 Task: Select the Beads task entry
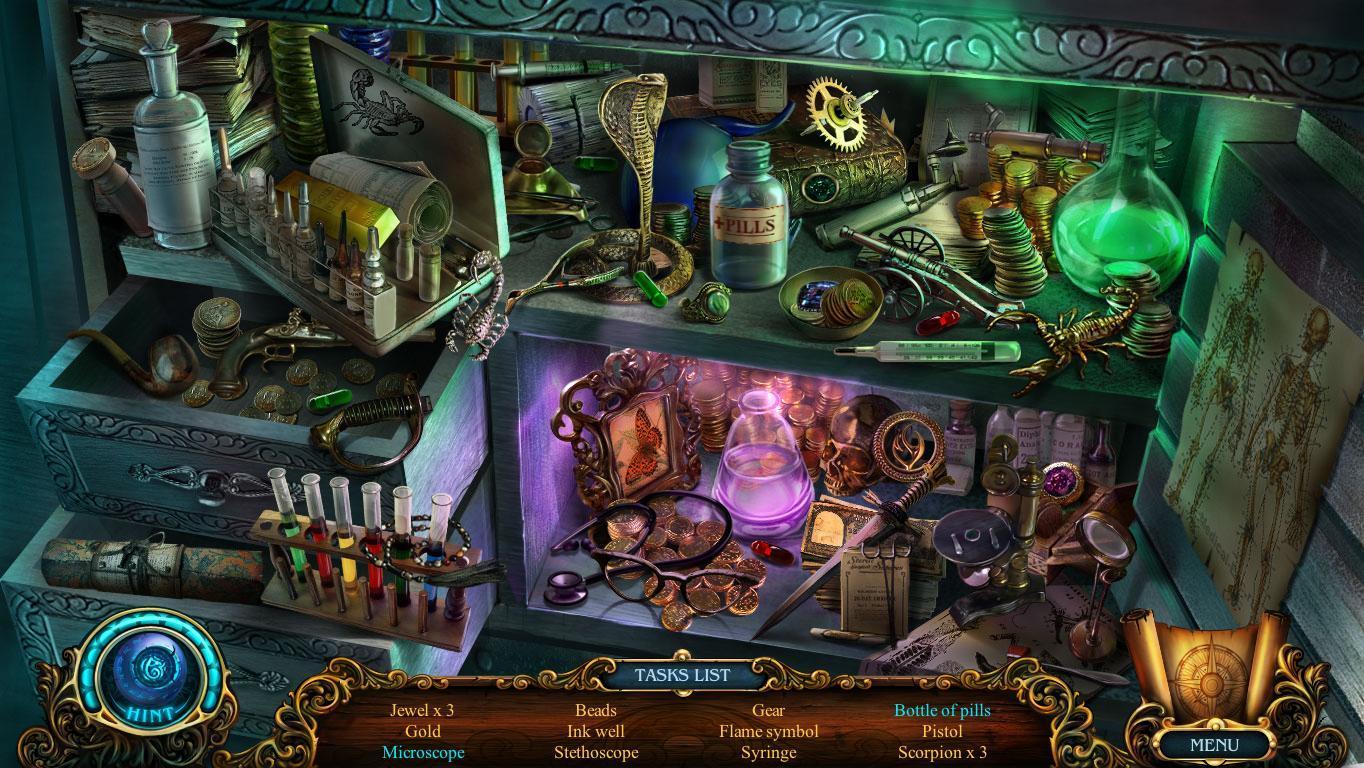[x=596, y=711]
